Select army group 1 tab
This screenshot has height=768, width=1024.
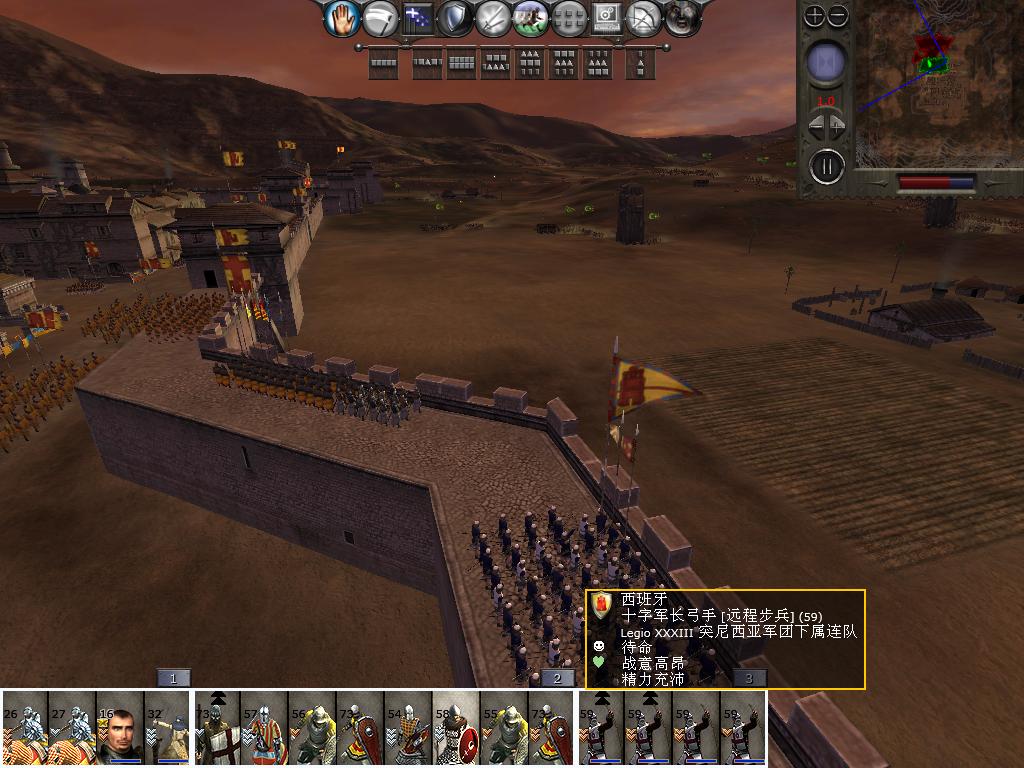pyautogui.click(x=173, y=678)
